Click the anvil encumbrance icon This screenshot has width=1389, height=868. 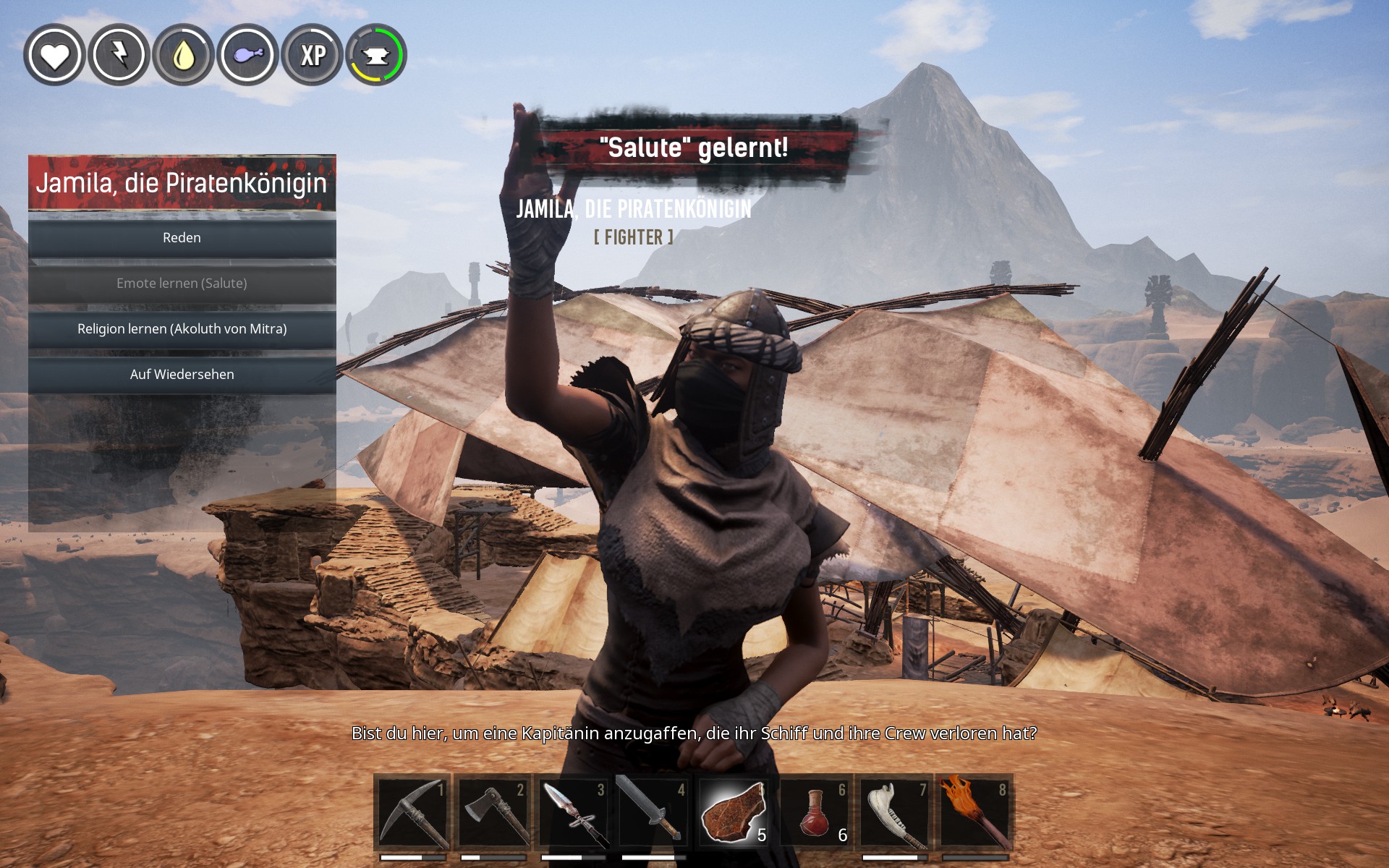point(376,55)
